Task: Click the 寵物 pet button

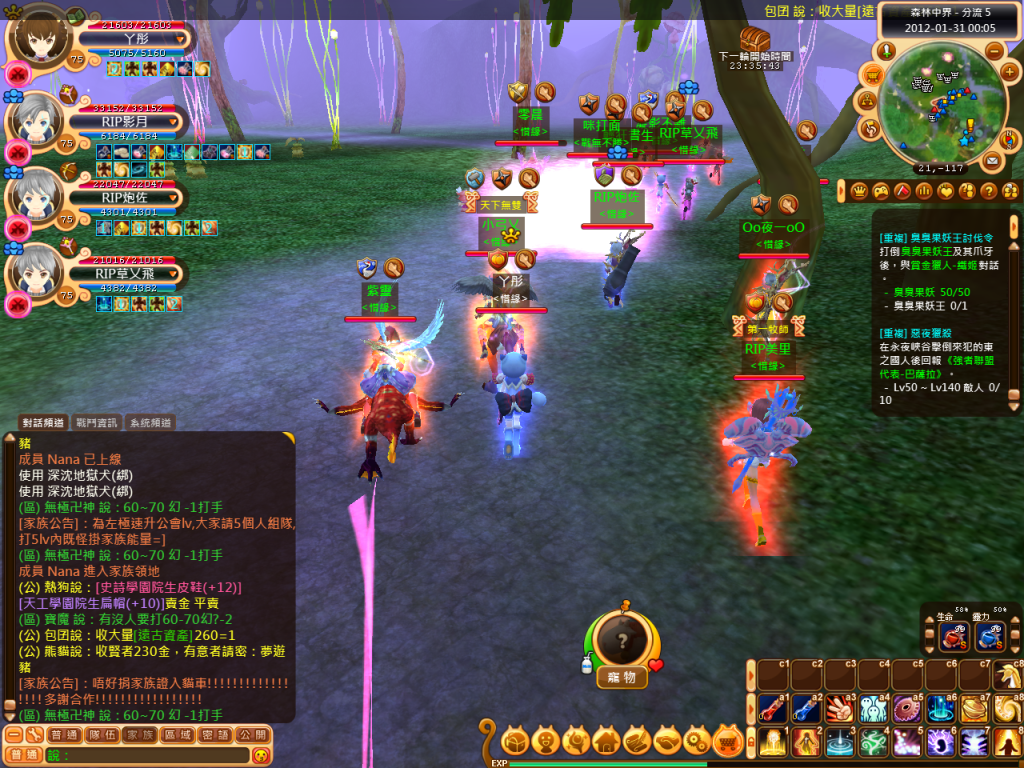Action: pyautogui.click(x=622, y=677)
